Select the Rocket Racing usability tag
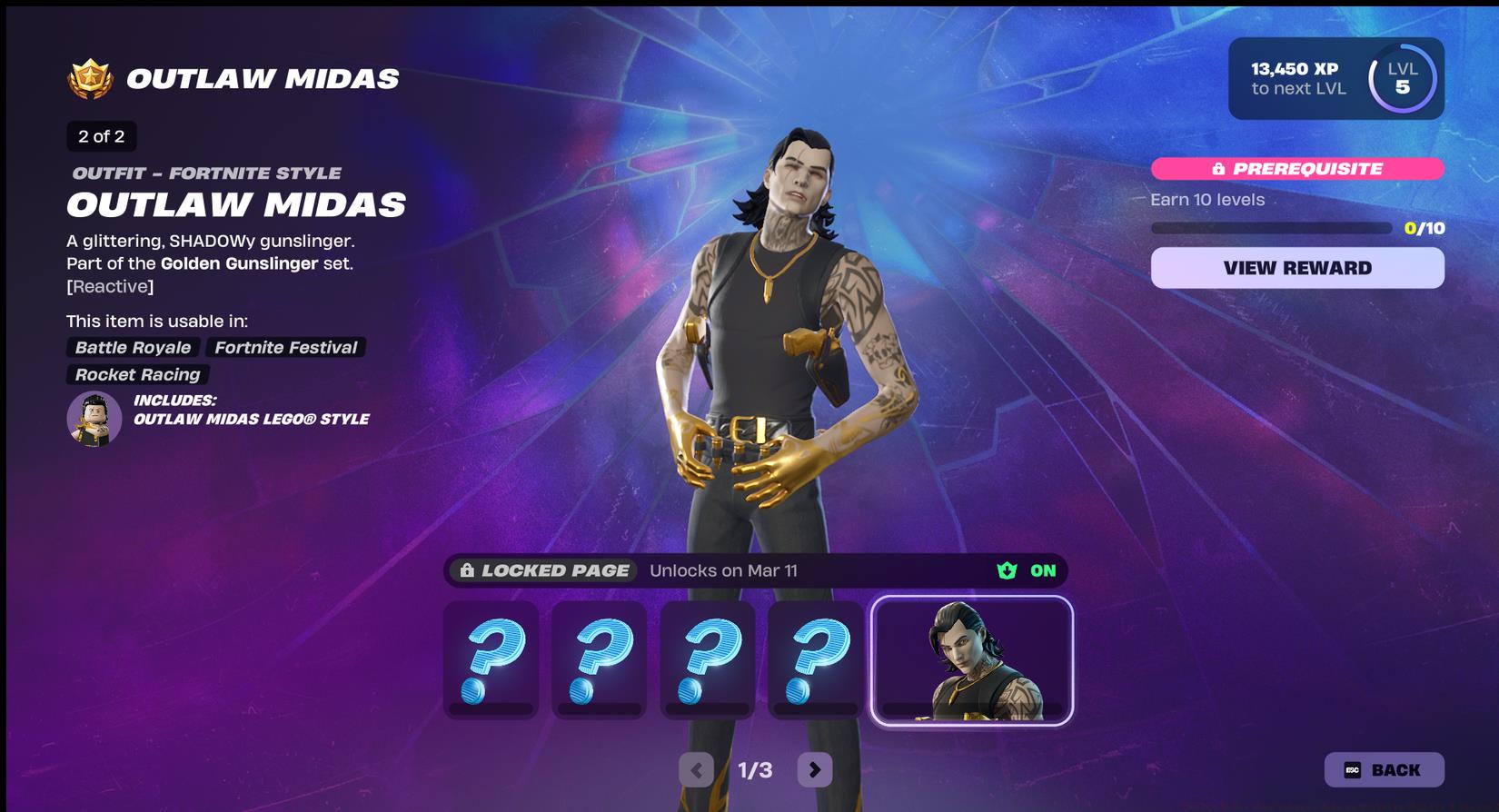This screenshot has width=1499, height=812. (x=136, y=374)
